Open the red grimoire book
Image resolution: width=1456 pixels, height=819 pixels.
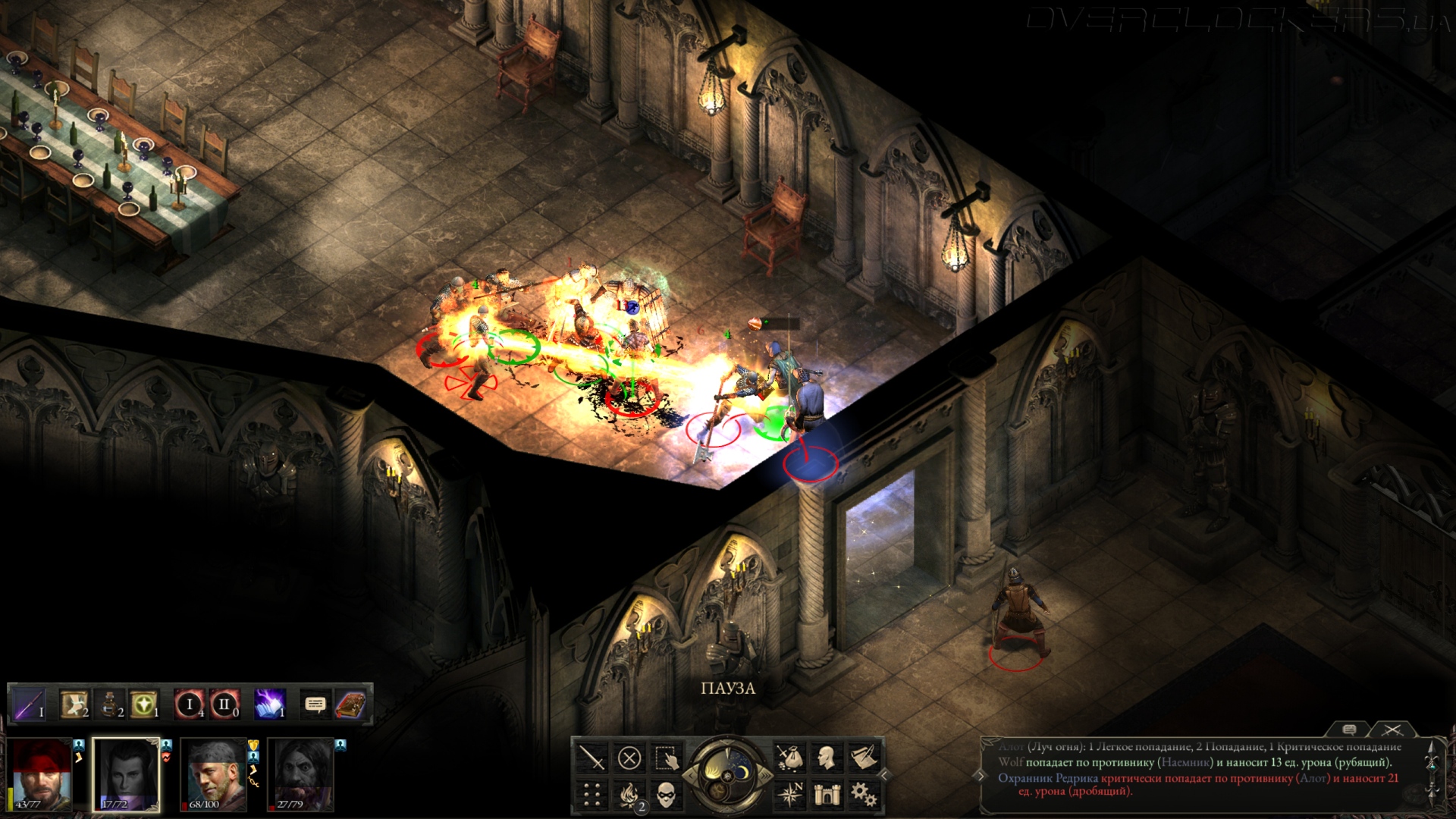tap(350, 705)
